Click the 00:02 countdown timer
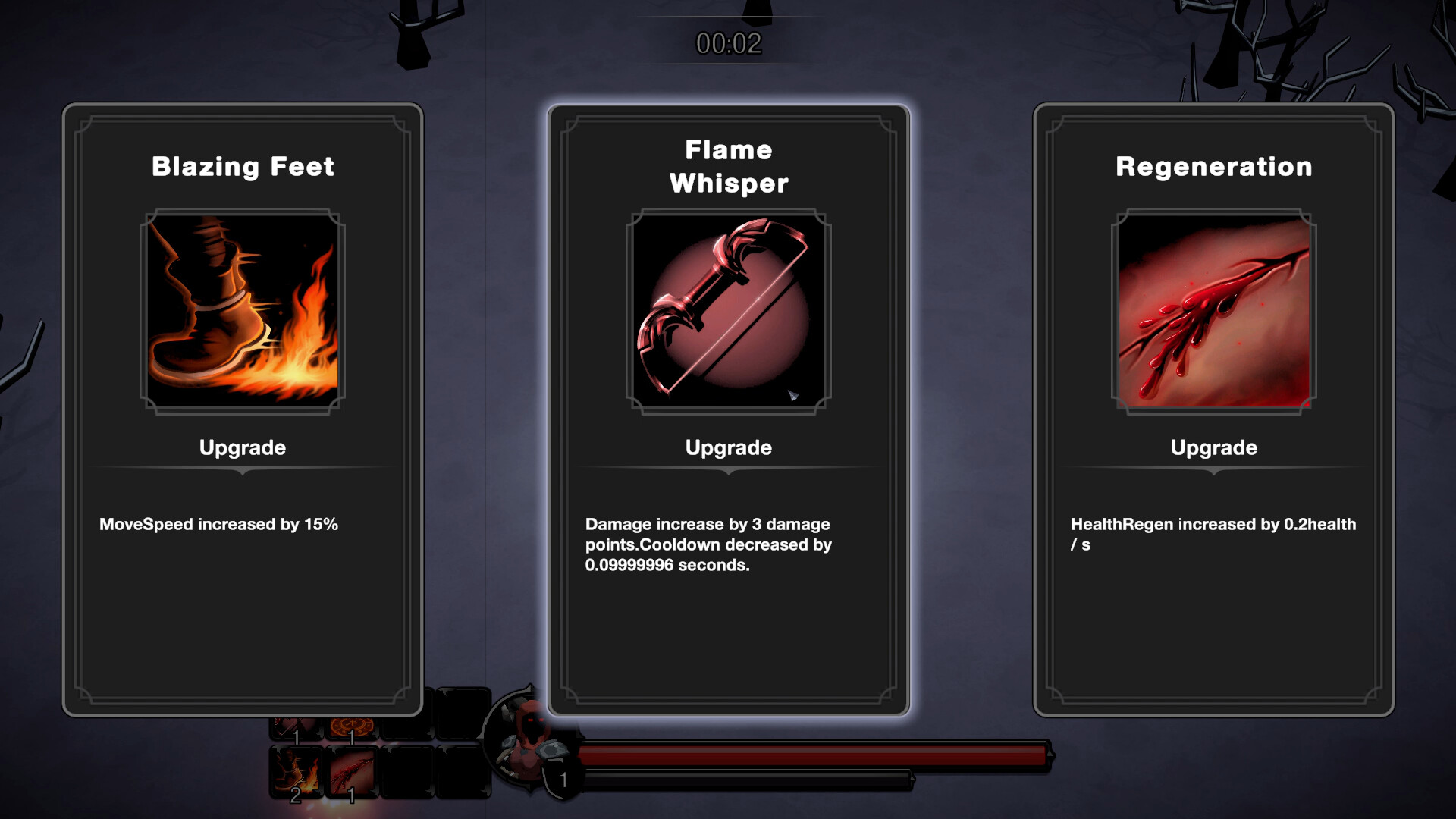Viewport: 1456px width, 819px height. point(727,42)
